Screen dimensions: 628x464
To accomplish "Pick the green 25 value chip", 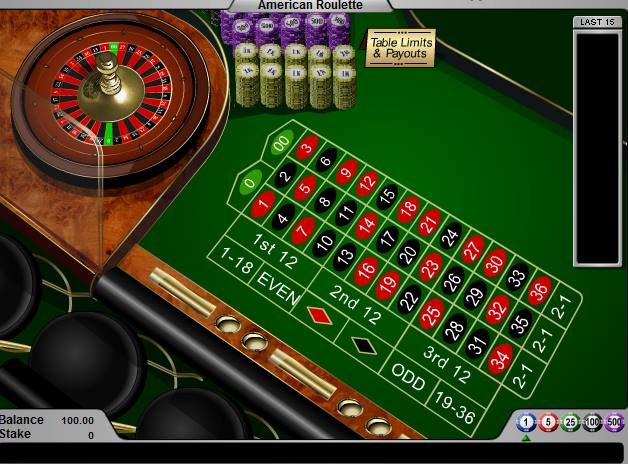I will coord(570,422).
